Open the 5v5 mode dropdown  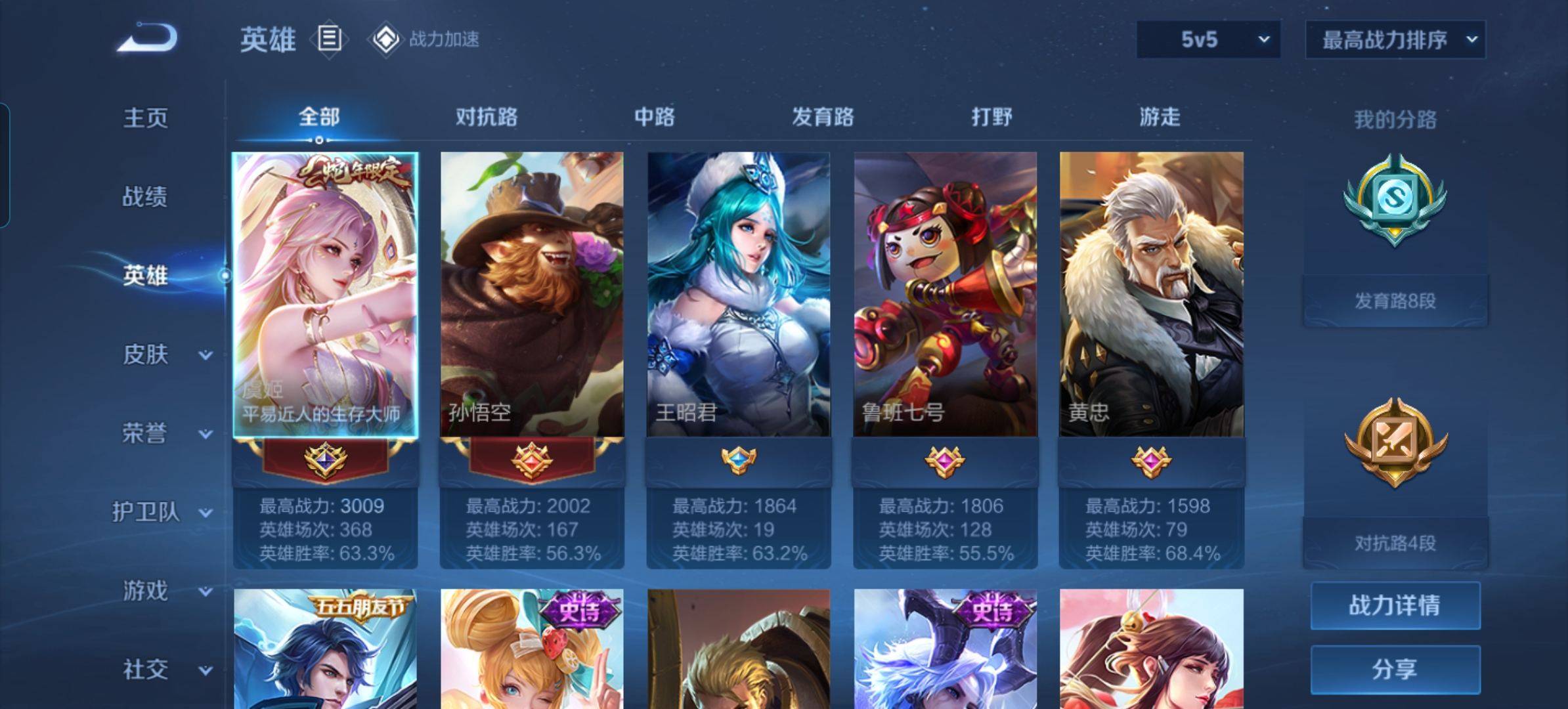click(x=1208, y=39)
